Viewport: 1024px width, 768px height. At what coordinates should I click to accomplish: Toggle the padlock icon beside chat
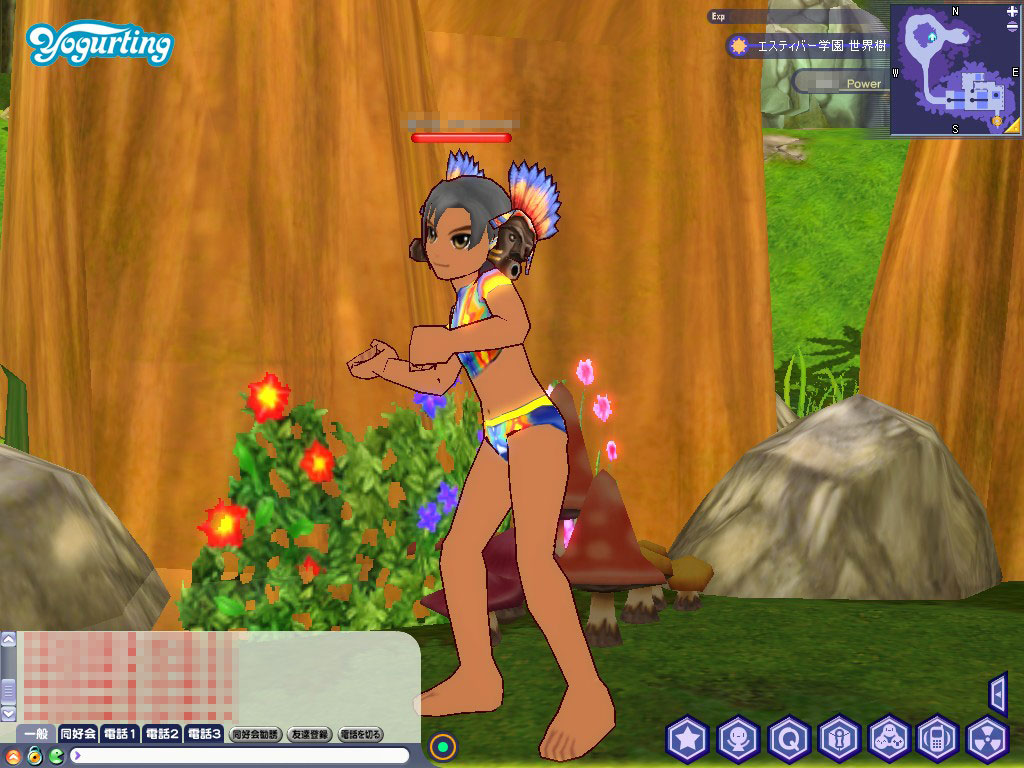tap(34, 755)
